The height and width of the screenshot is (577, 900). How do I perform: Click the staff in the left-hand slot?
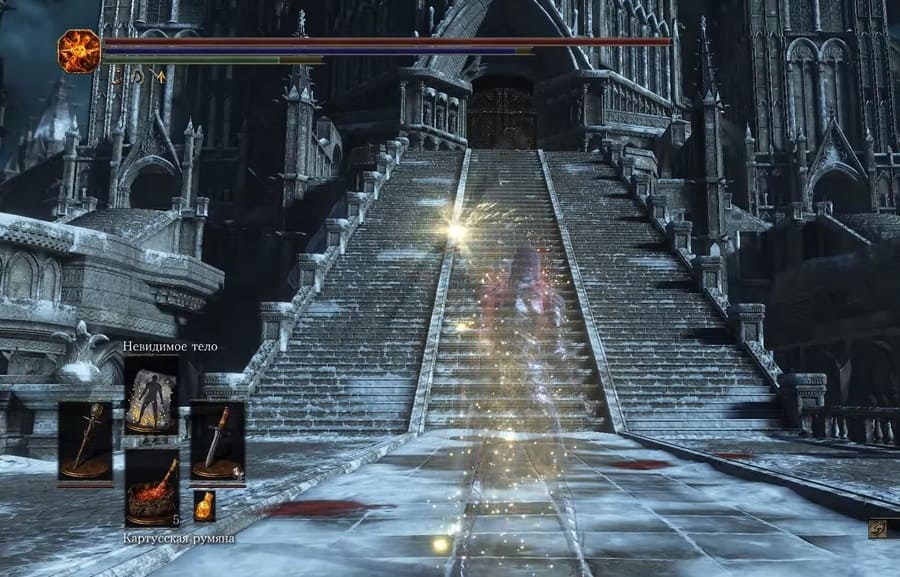(85, 441)
